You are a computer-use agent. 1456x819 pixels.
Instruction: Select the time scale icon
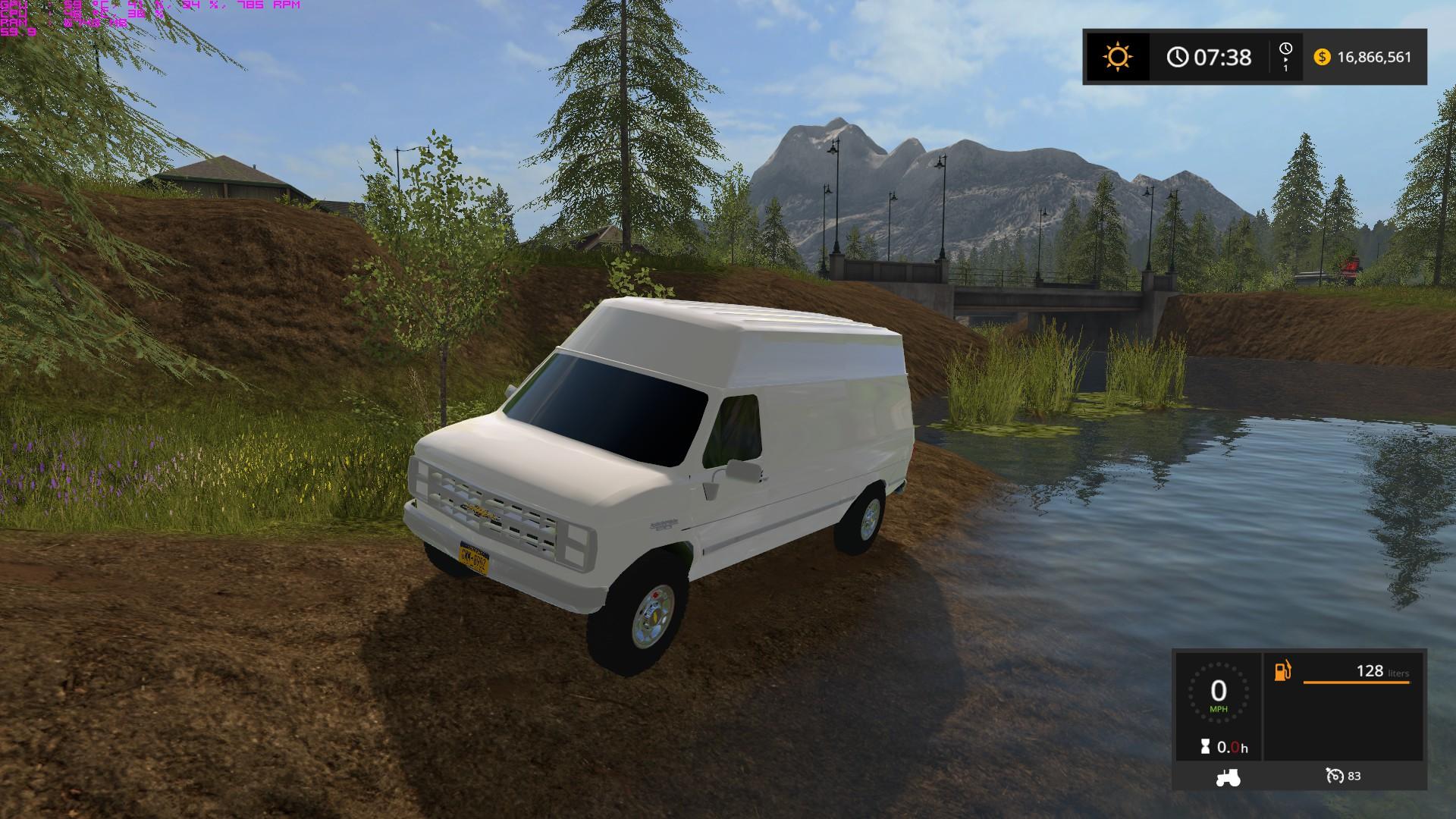(1285, 57)
